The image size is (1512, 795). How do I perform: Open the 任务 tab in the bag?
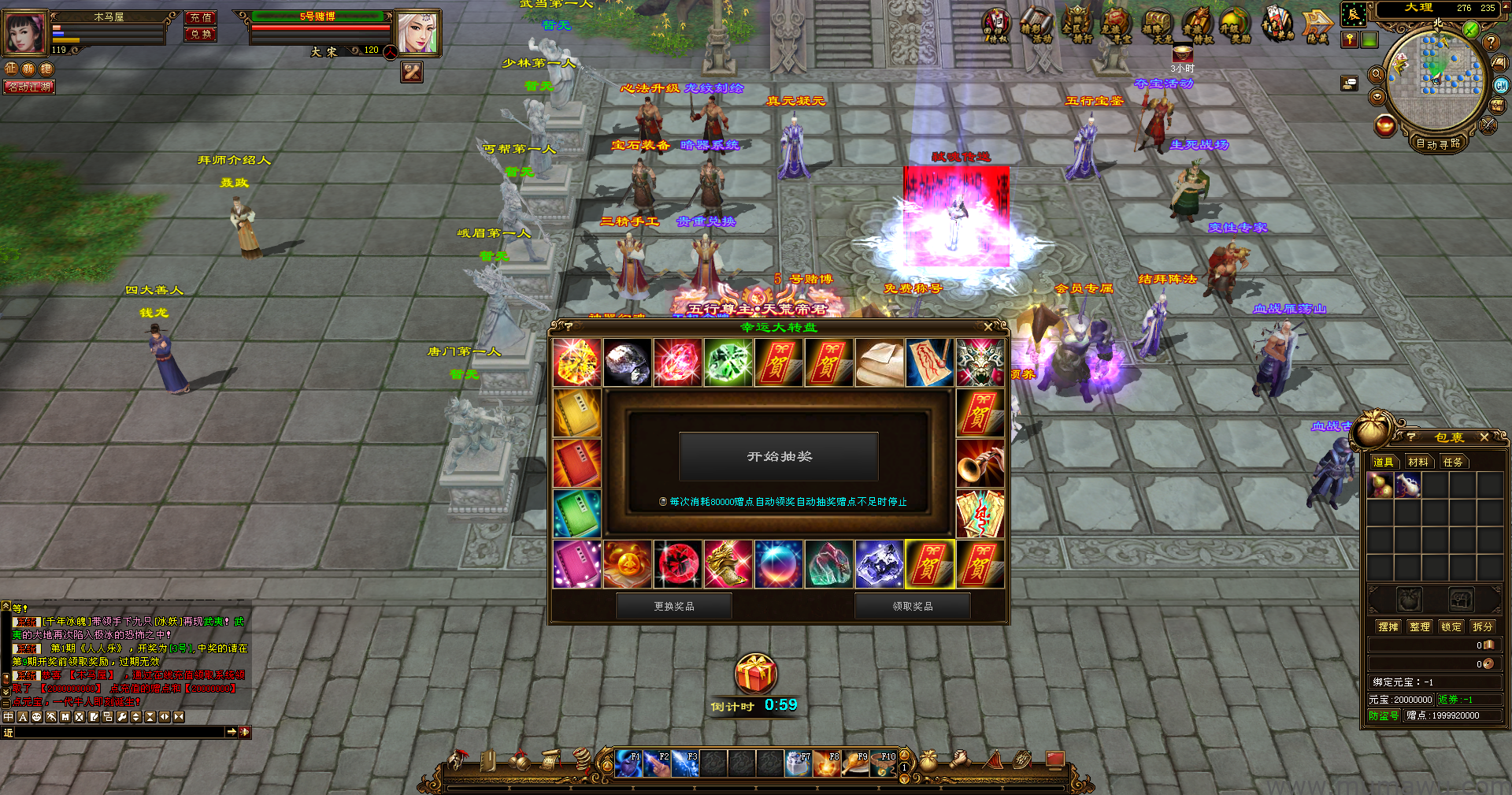1453,462
